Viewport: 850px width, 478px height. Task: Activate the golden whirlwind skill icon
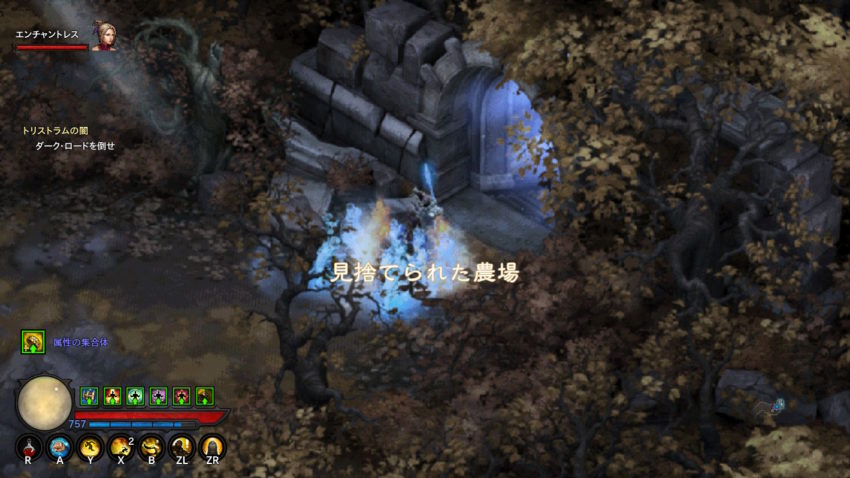(151, 447)
